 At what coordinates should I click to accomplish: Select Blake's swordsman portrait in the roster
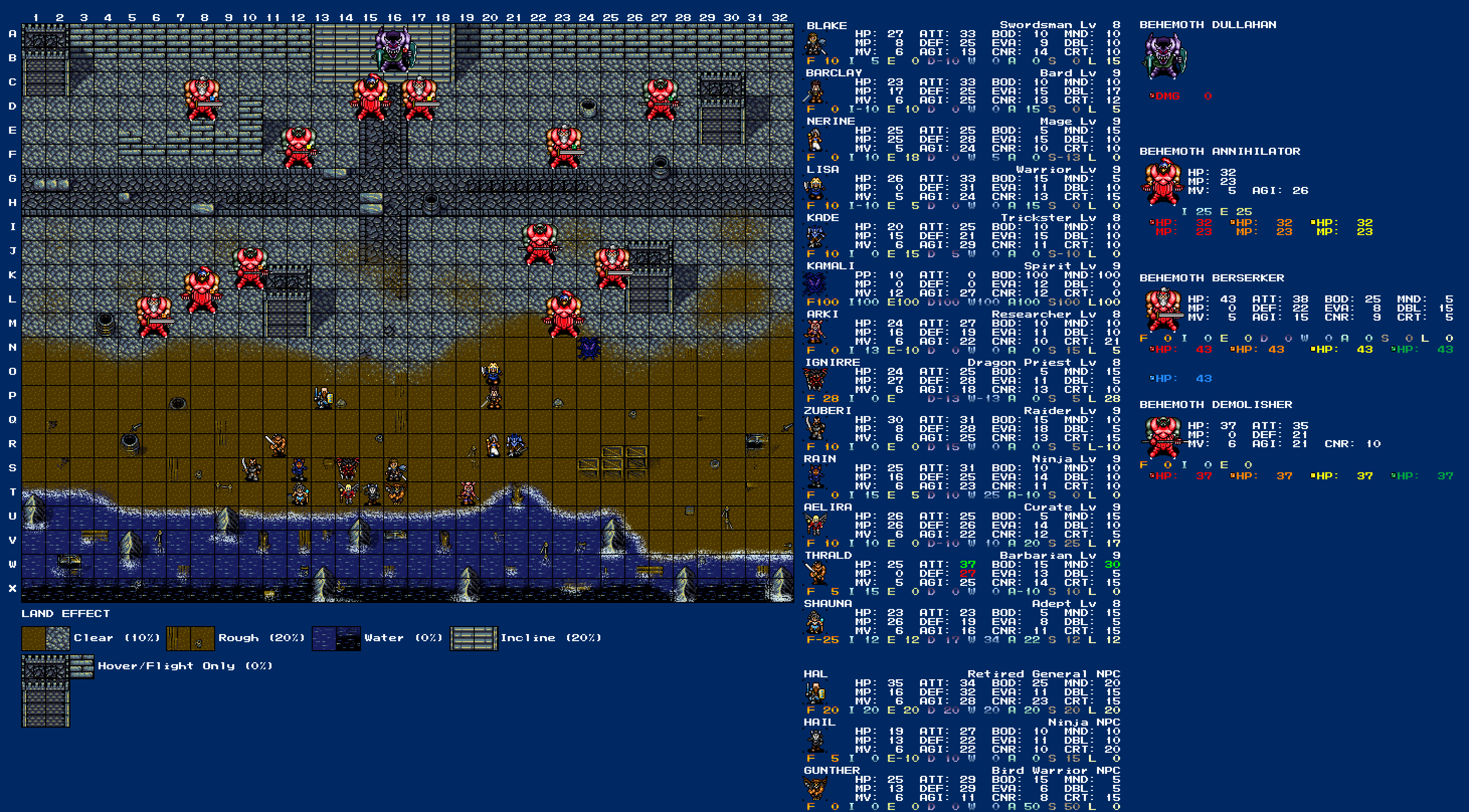815,44
